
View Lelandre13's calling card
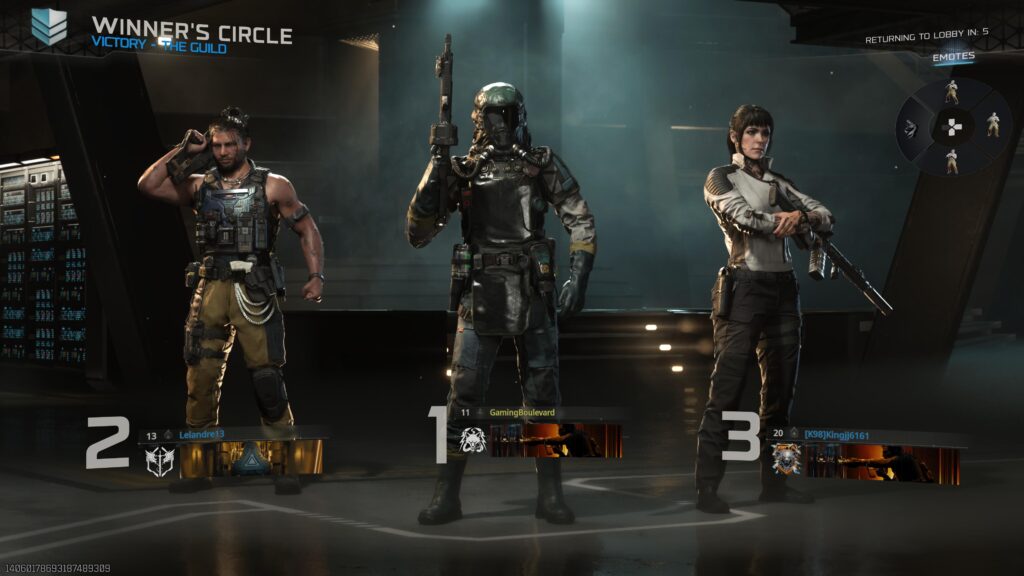point(251,458)
